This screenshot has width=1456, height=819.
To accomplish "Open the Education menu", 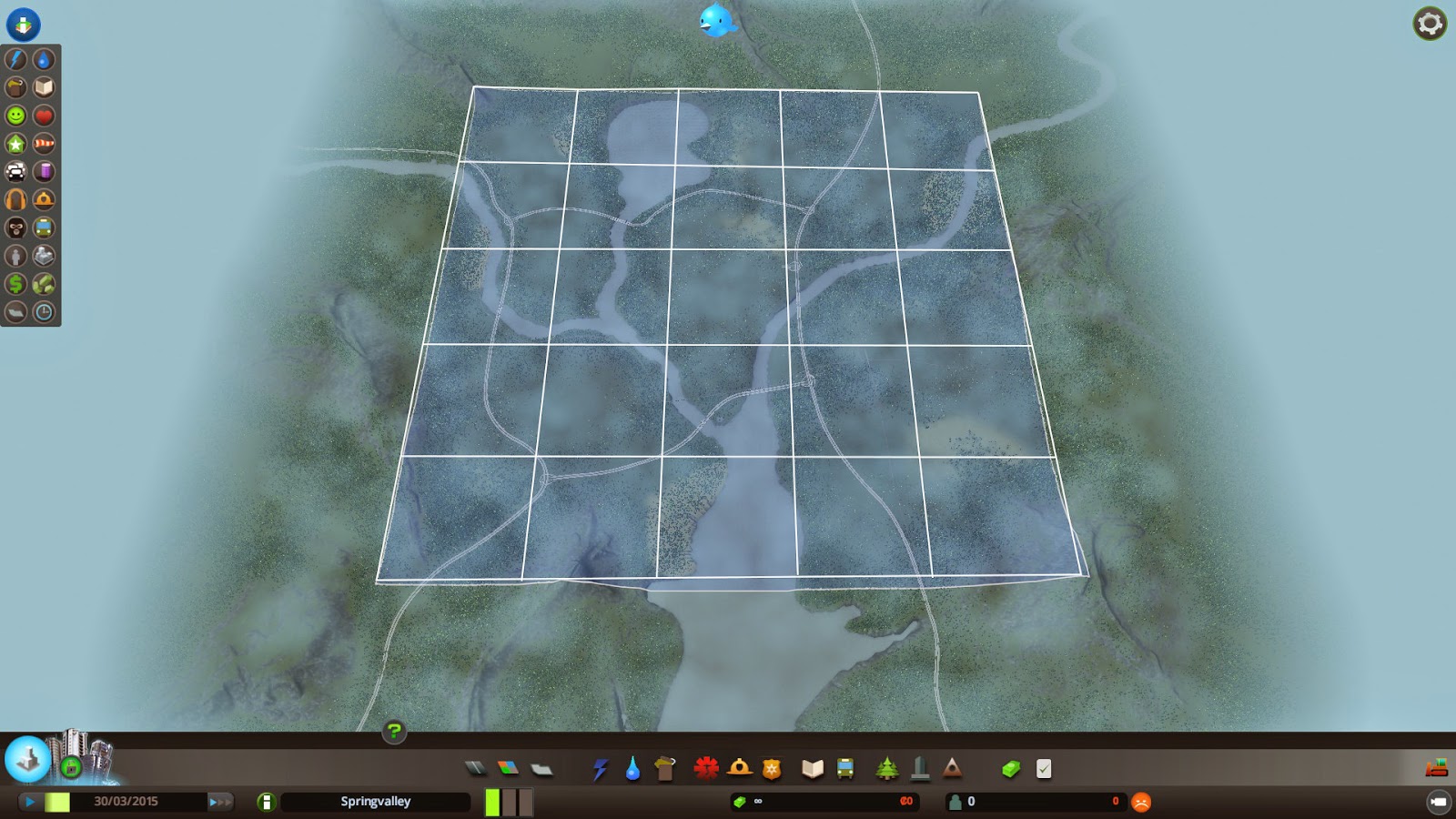I will pyautogui.click(x=813, y=767).
